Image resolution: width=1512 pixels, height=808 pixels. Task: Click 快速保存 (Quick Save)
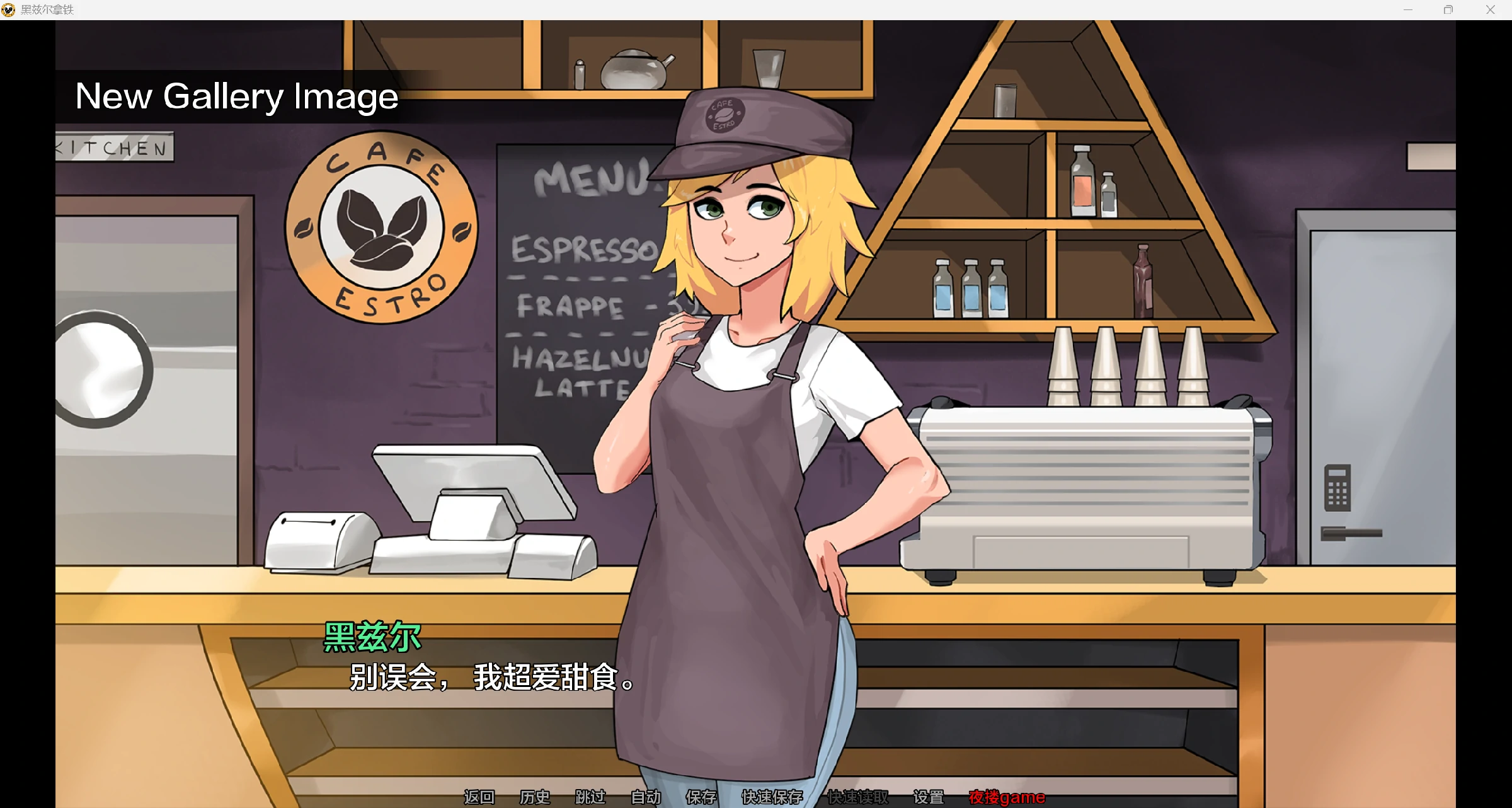[772, 797]
